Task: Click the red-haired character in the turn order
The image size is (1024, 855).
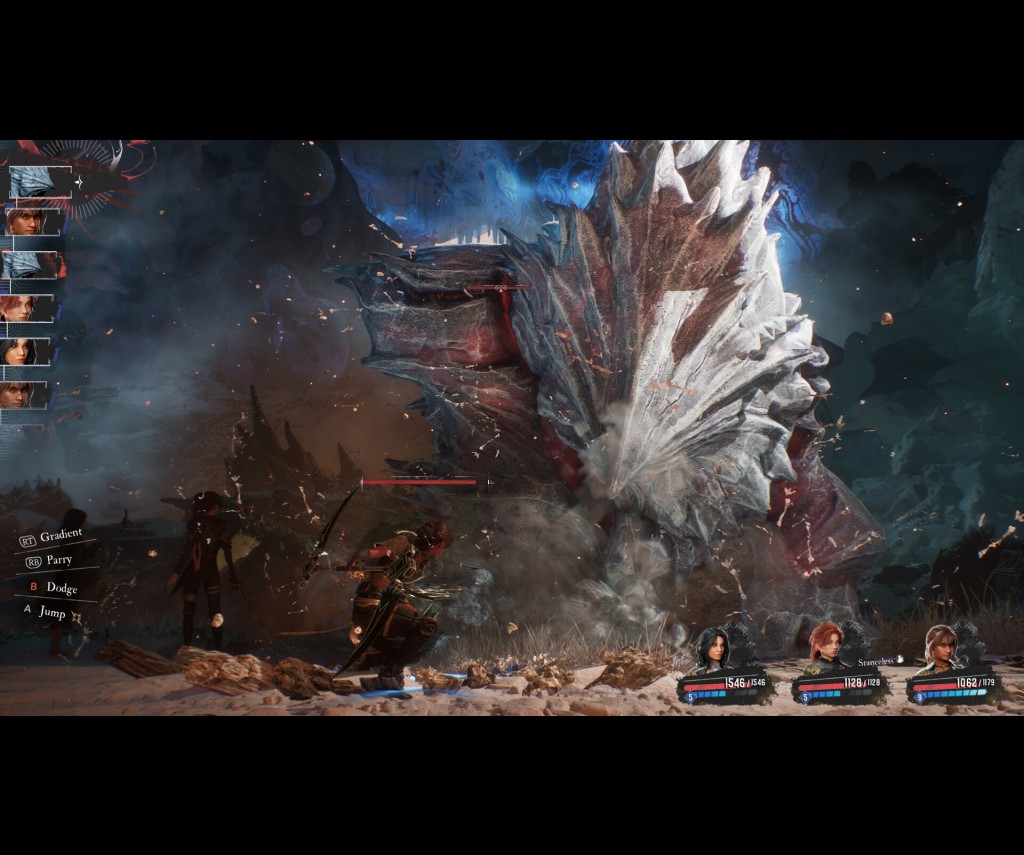Action: (20, 308)
